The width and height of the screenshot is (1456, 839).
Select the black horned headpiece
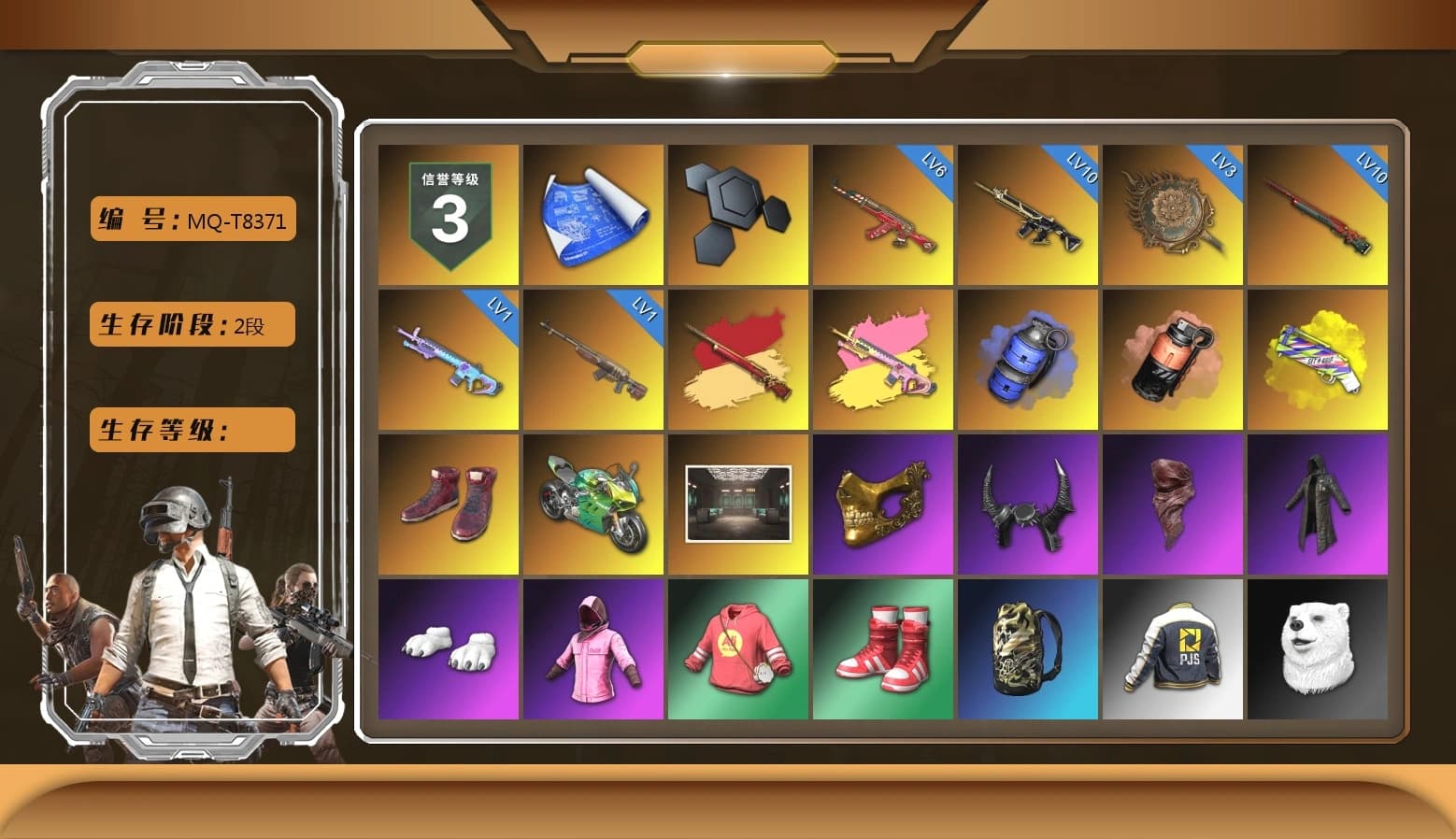(1028, 505)
